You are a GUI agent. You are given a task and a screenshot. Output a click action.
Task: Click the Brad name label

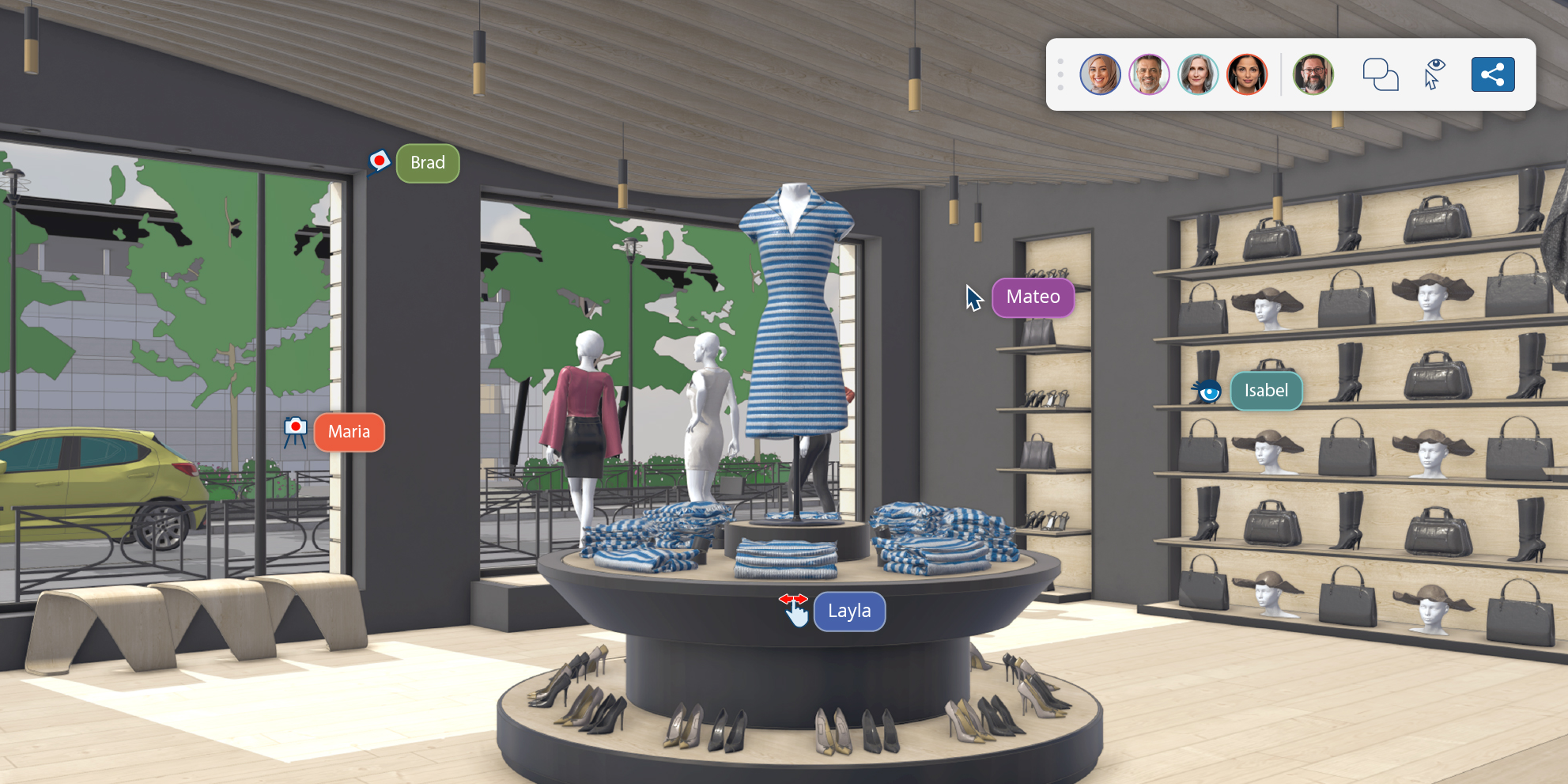pyautogui.click(x=428, y=162)
